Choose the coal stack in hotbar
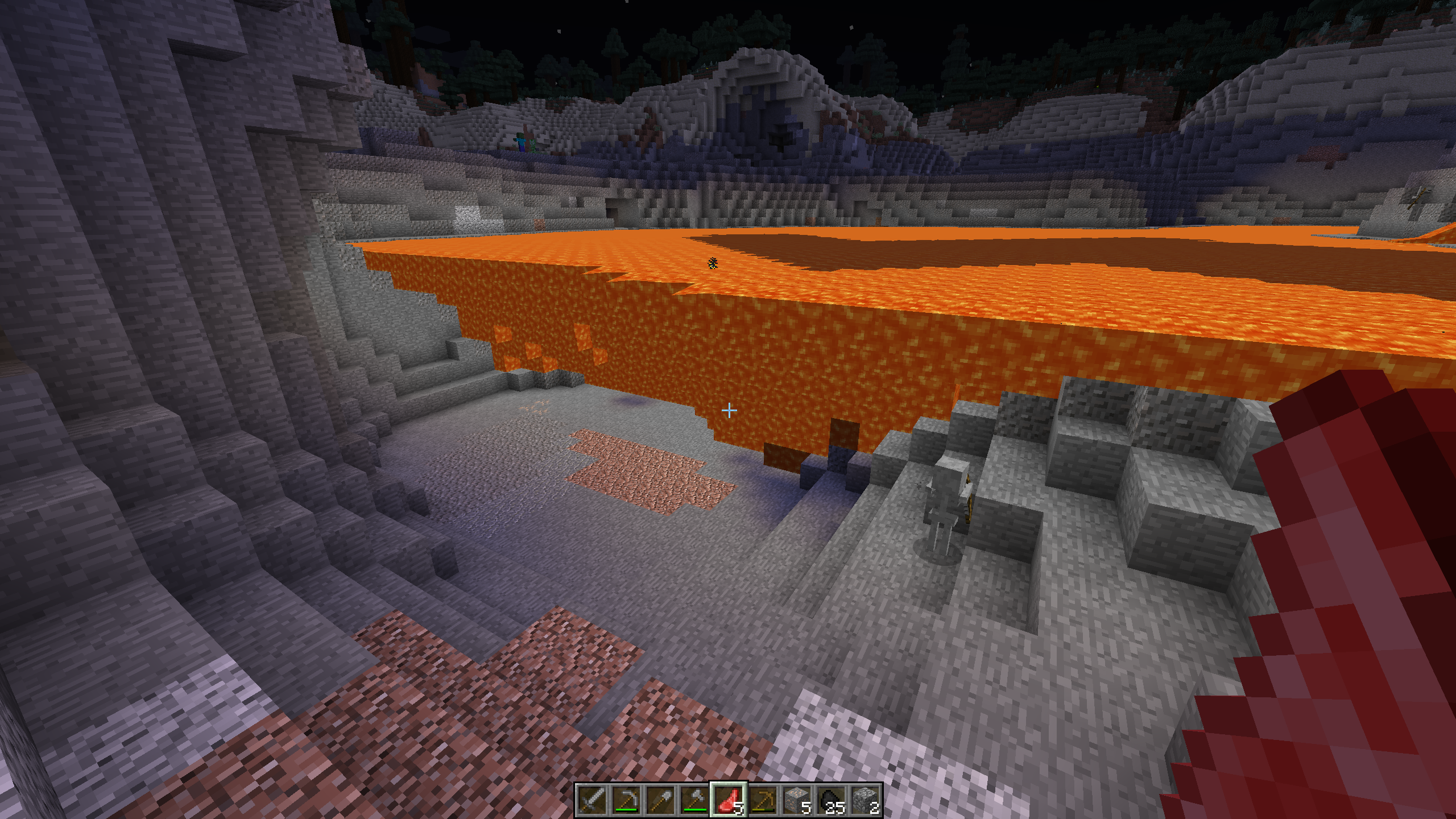 (x=831, y=800)
